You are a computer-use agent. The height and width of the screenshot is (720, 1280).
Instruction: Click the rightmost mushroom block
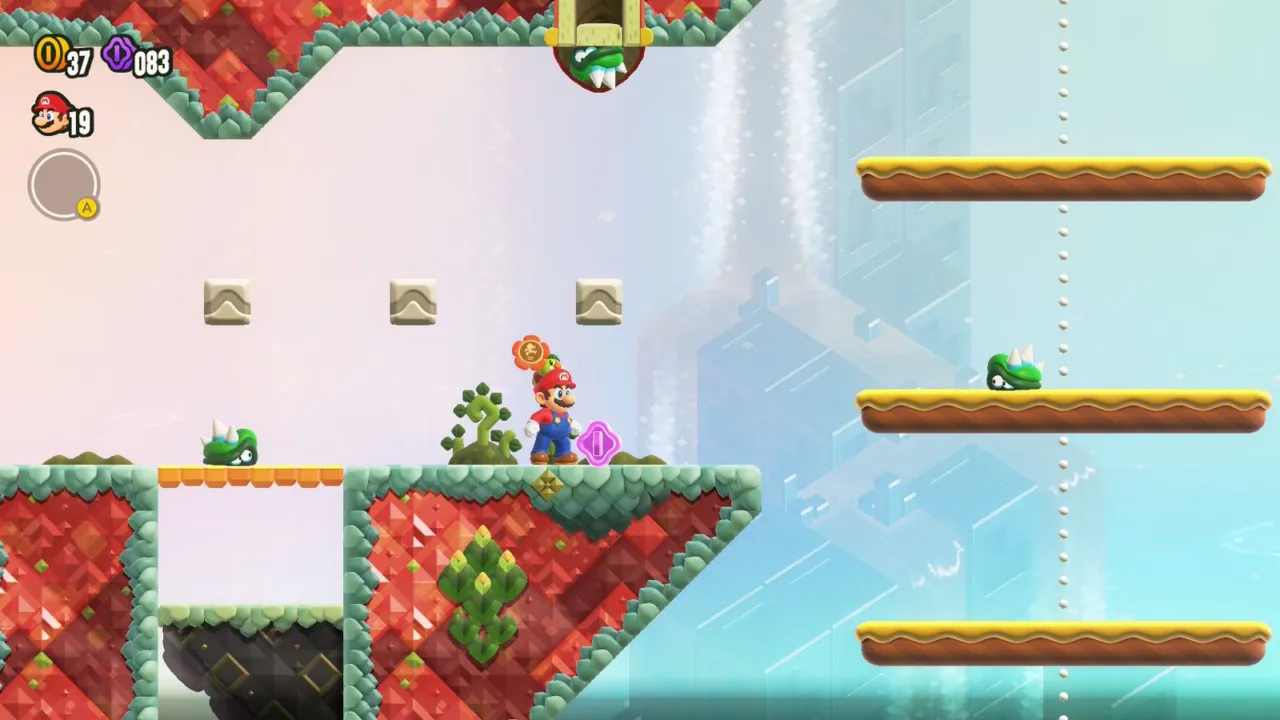[597, 301]
